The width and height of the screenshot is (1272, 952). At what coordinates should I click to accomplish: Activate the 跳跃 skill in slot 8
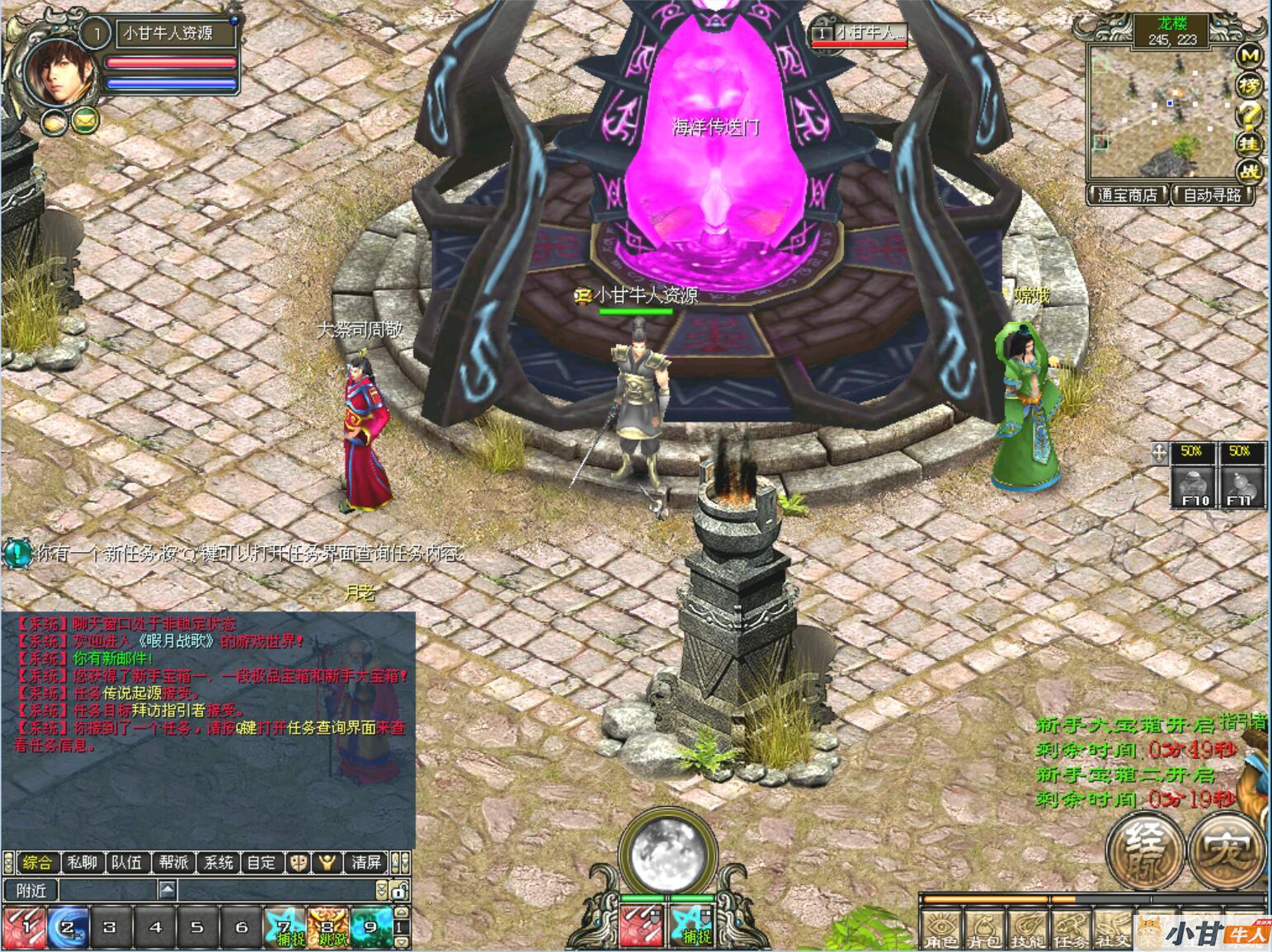click(327, 926)
